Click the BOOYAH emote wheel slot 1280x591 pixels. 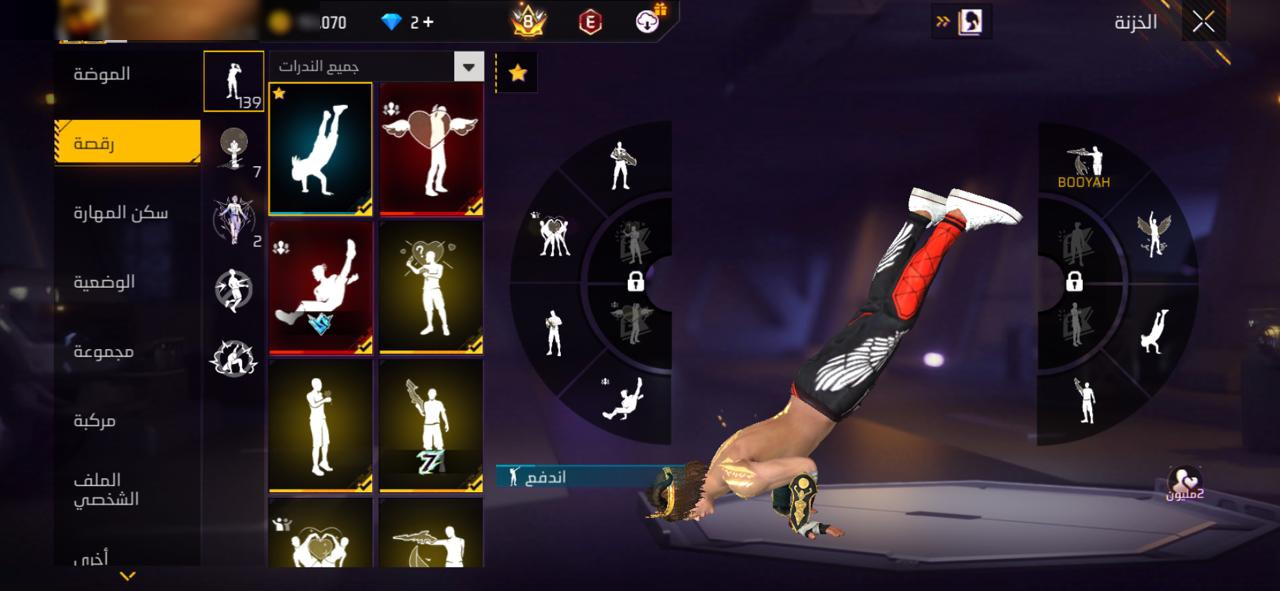(x=1085, y=167)
